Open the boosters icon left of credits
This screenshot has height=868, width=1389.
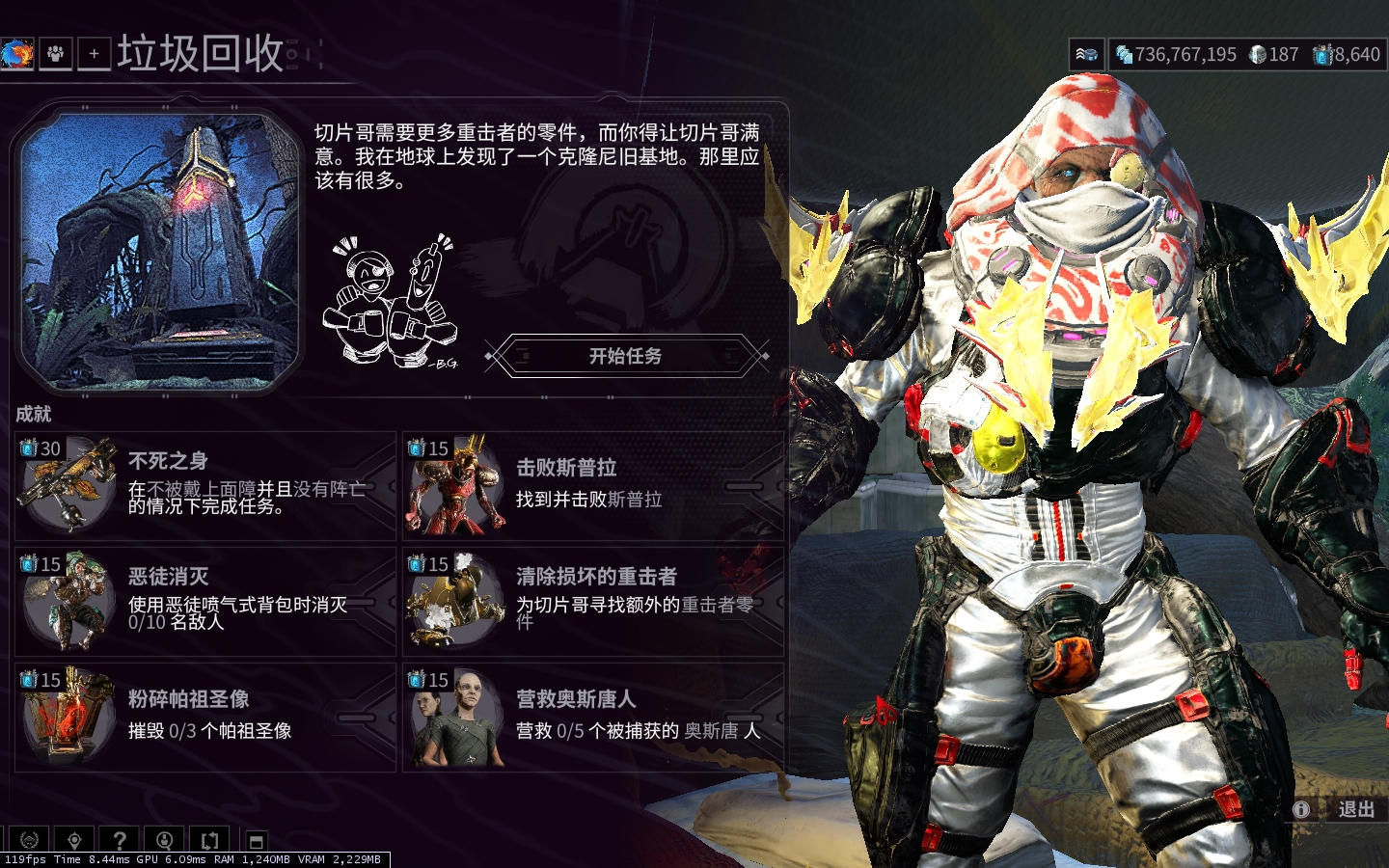(x=1086, y=55)
